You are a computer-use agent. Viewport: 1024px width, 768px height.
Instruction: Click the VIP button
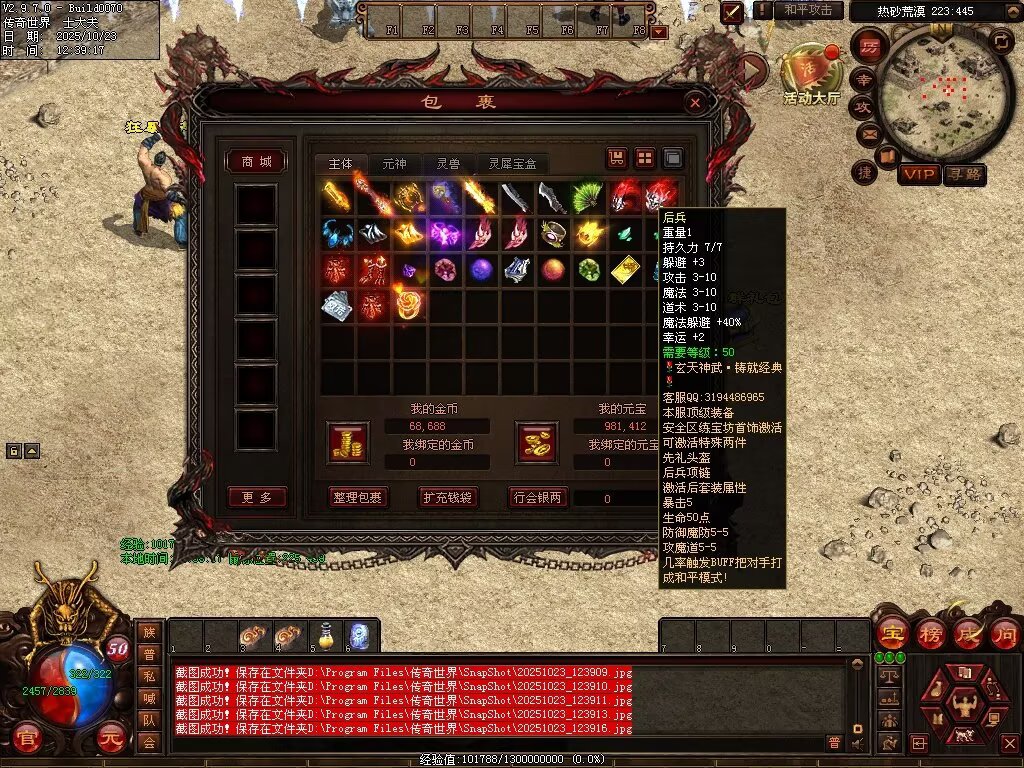(x=918, y=175)
